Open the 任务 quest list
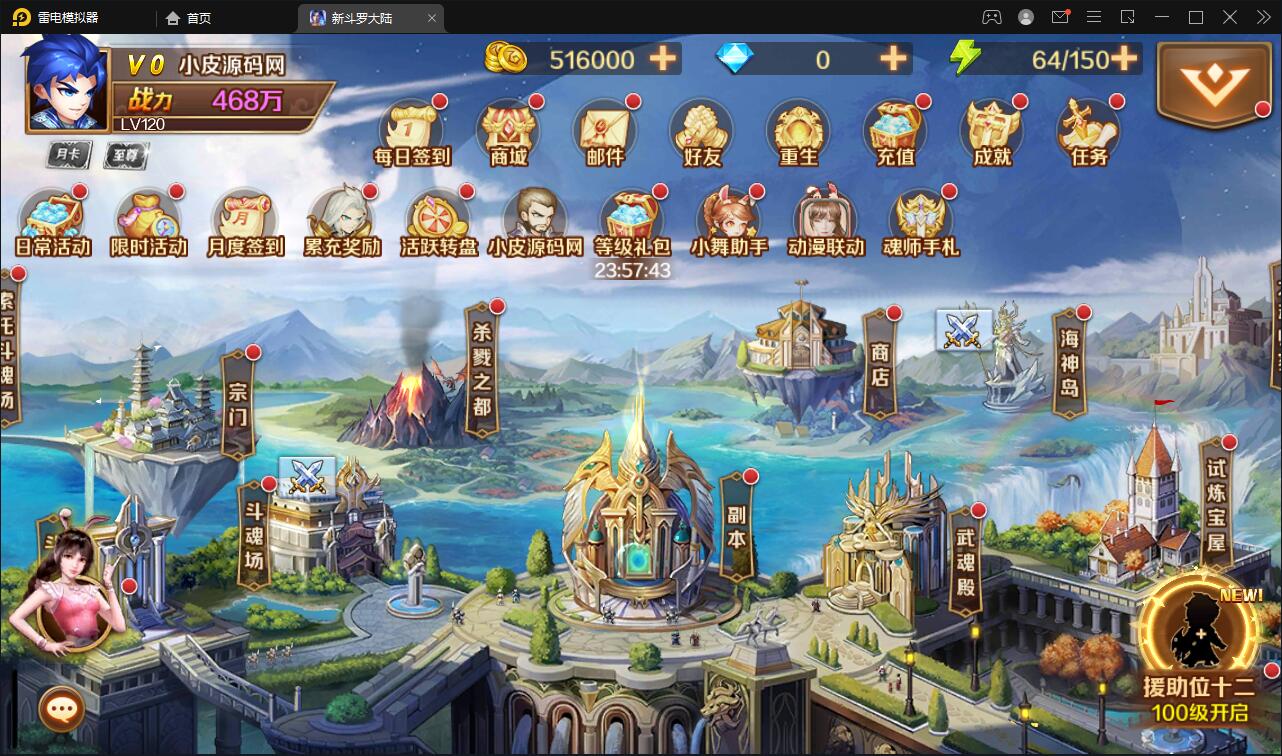 [x=1085, y=130]
